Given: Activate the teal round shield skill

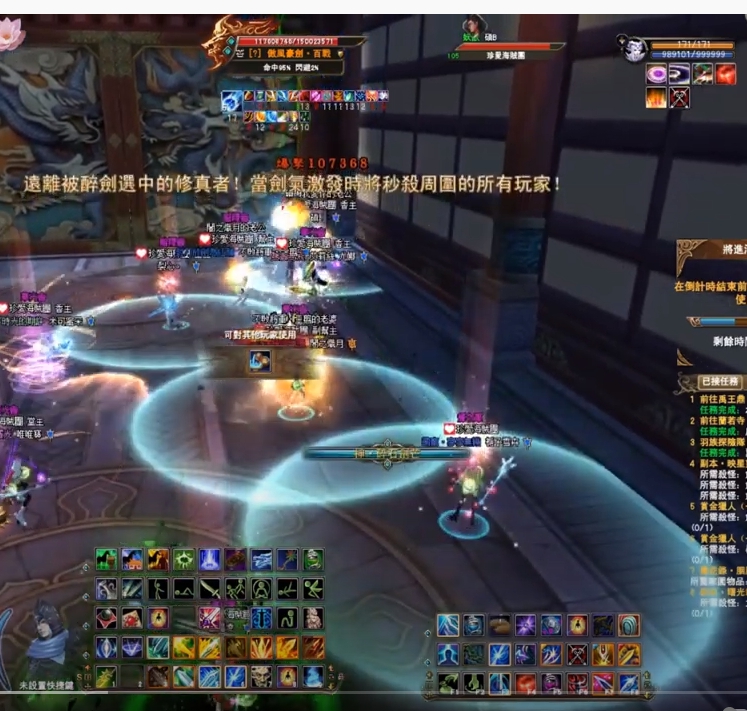Looking at the screenshot, I should click(628, 626).
